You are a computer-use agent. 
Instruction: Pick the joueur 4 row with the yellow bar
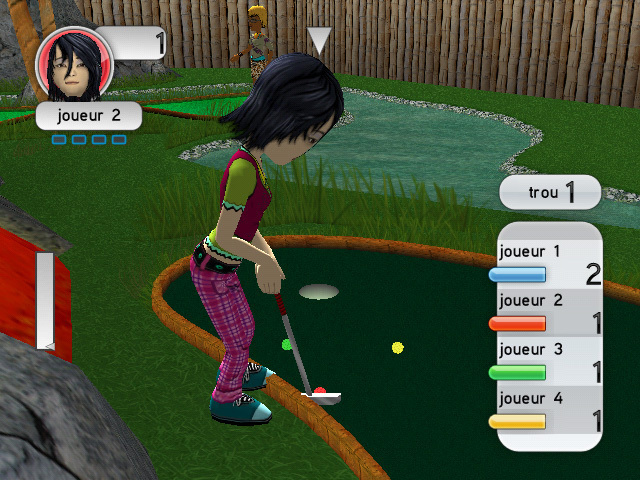point(549,411)
